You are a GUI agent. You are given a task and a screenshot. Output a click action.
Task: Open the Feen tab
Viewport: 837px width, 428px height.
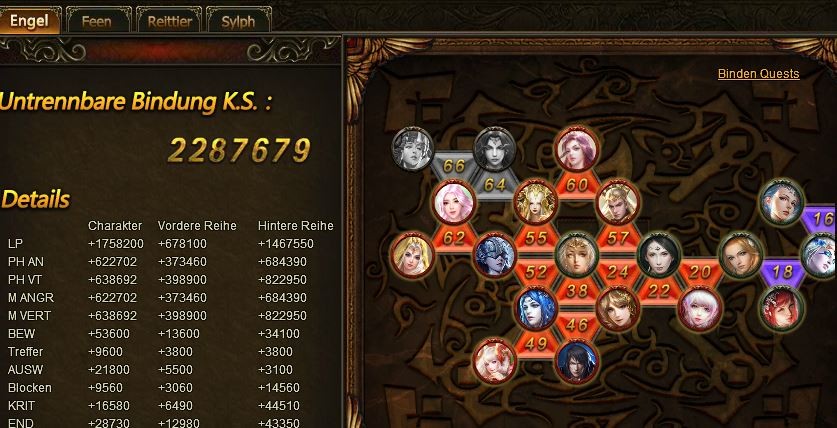96,20
